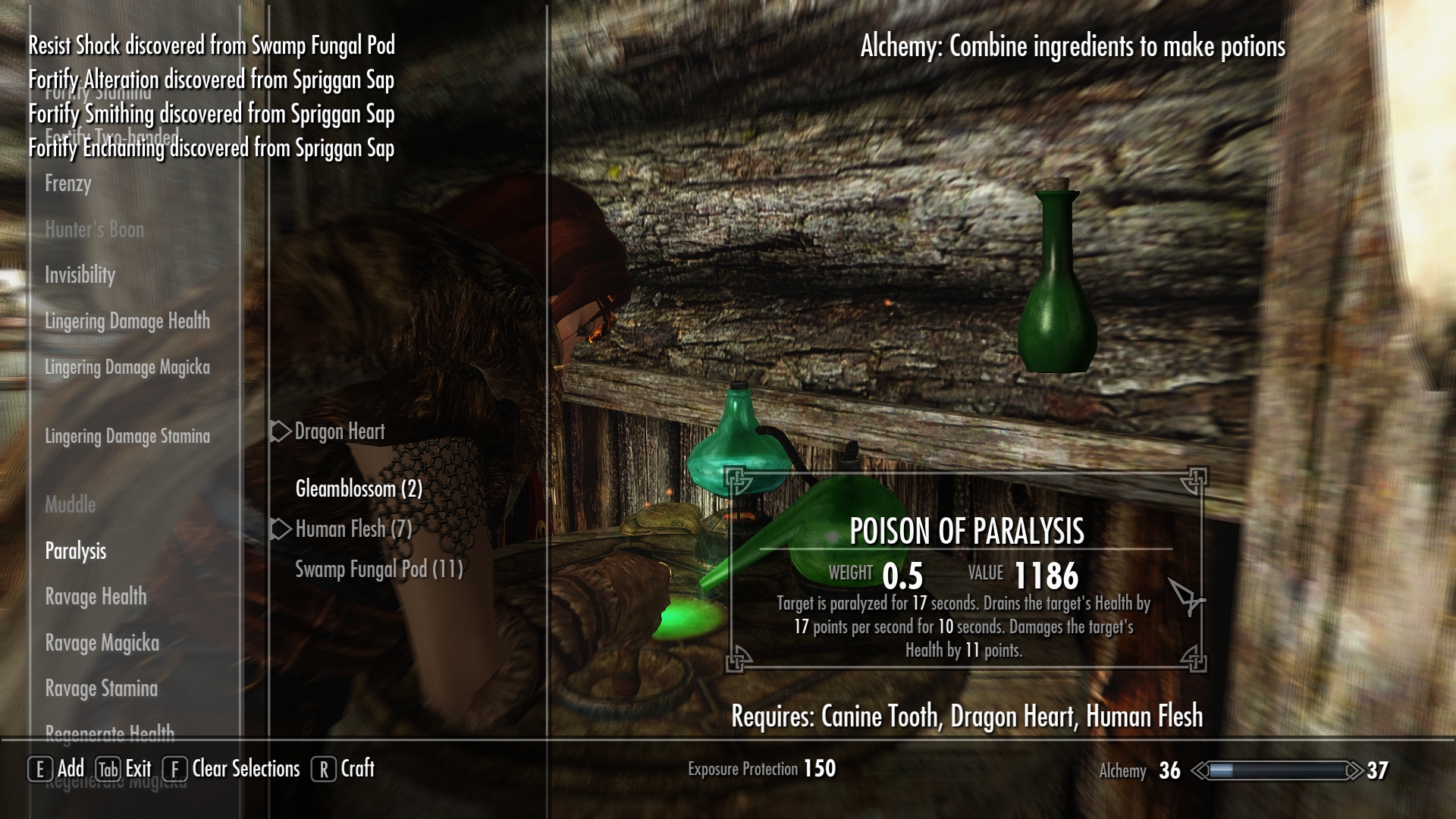Pick the Swamp Fungal Pod ingredient
This screenshot has height=819, width=1456.
378,570
